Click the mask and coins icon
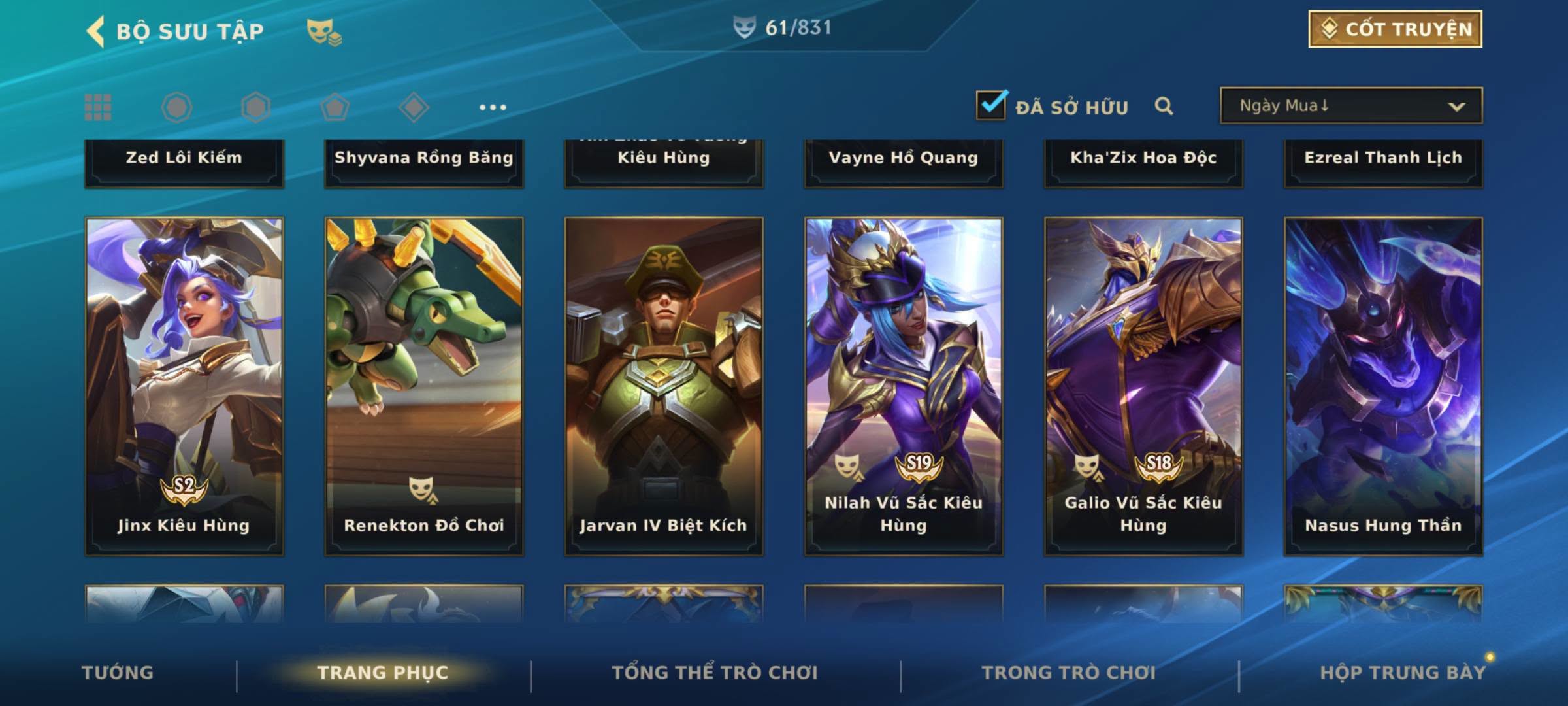 [x=324, y=31]
